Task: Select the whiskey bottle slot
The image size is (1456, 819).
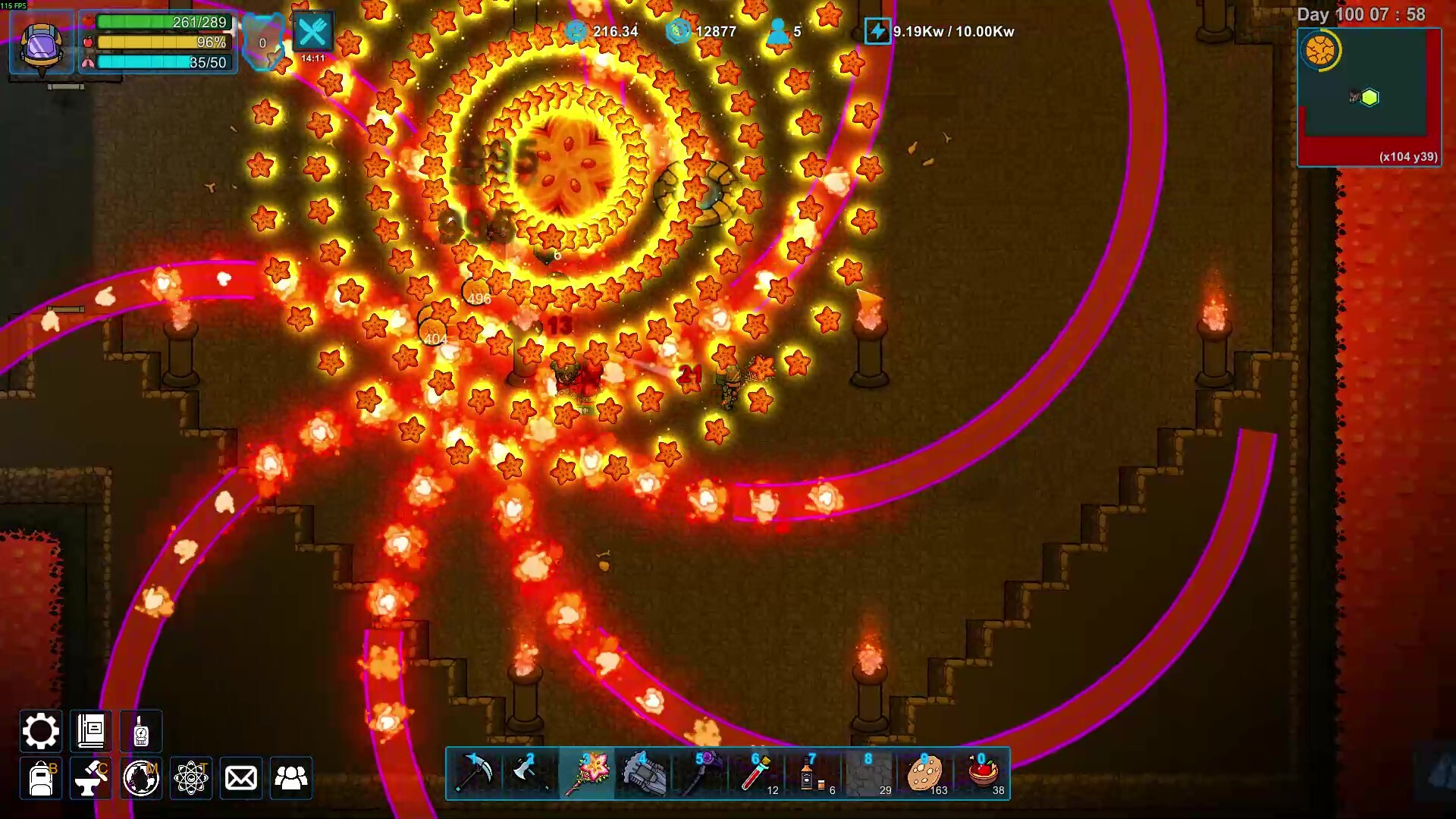Action: (811, 773)
